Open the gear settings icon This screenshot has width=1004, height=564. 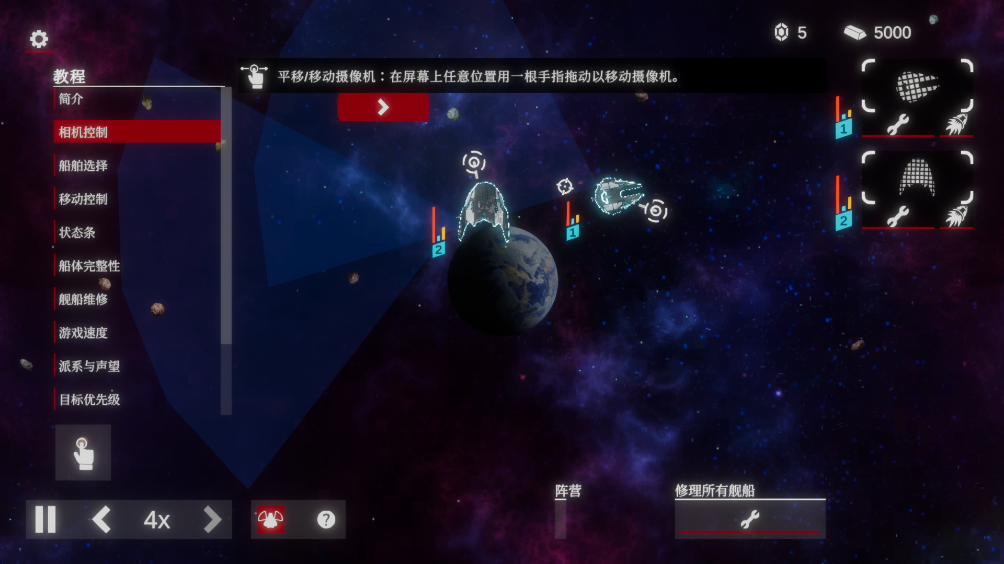[x=39, y=39]
